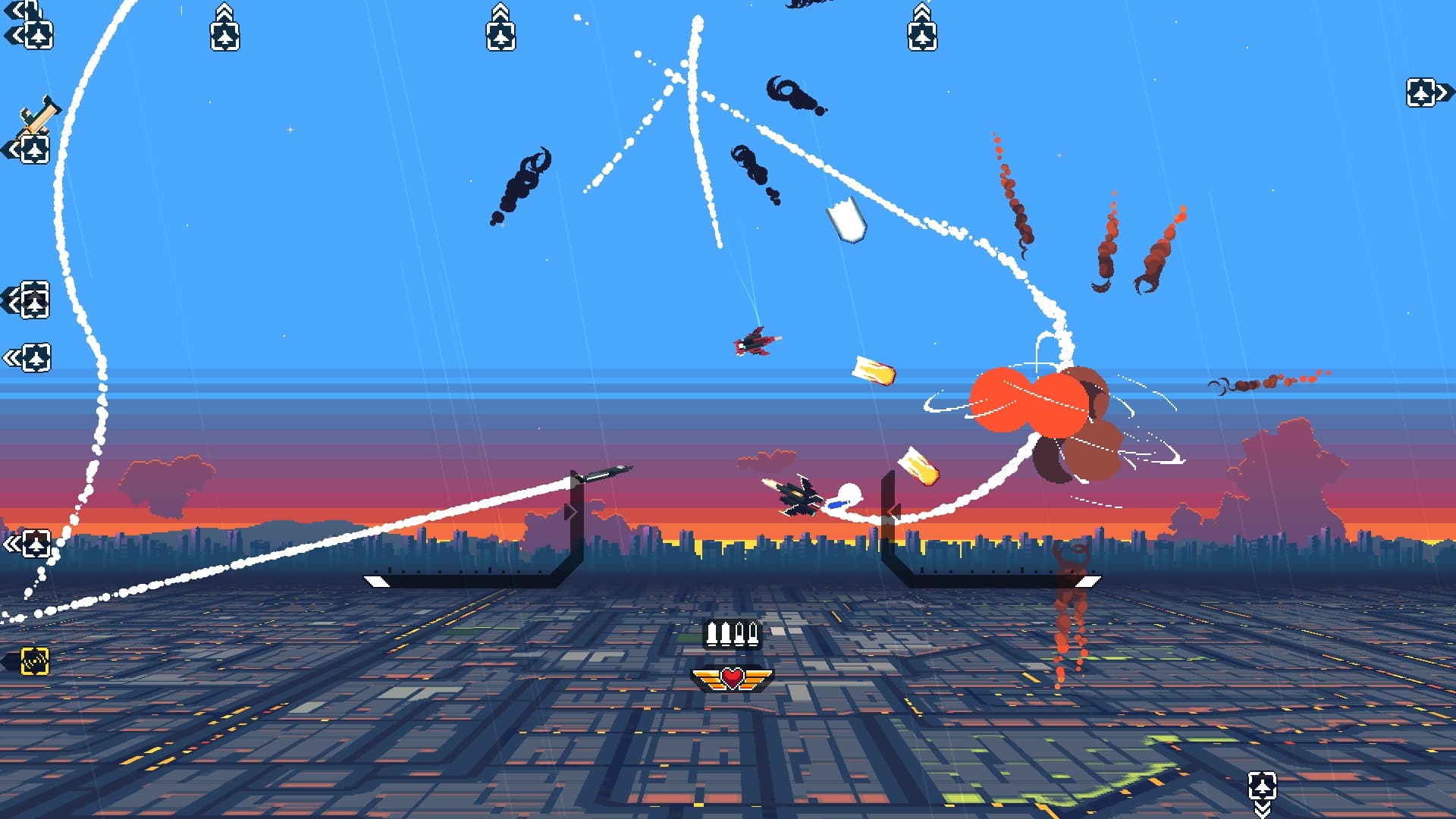This screenshot has height=819, width=1456.
Task: Toggle the yellow radar ping icon
Action: click(34, 661)
